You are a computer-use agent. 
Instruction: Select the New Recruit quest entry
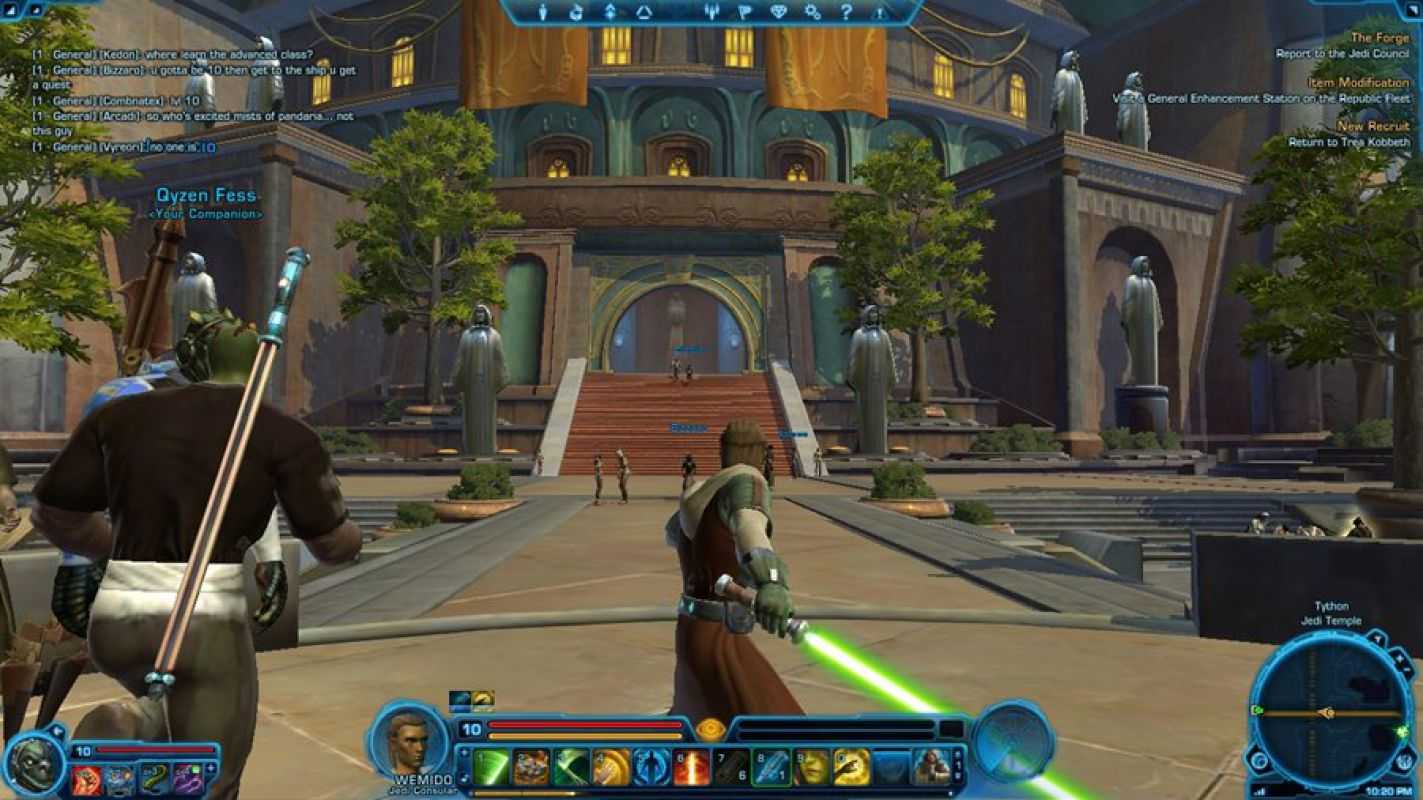[x=1373, y=126]
